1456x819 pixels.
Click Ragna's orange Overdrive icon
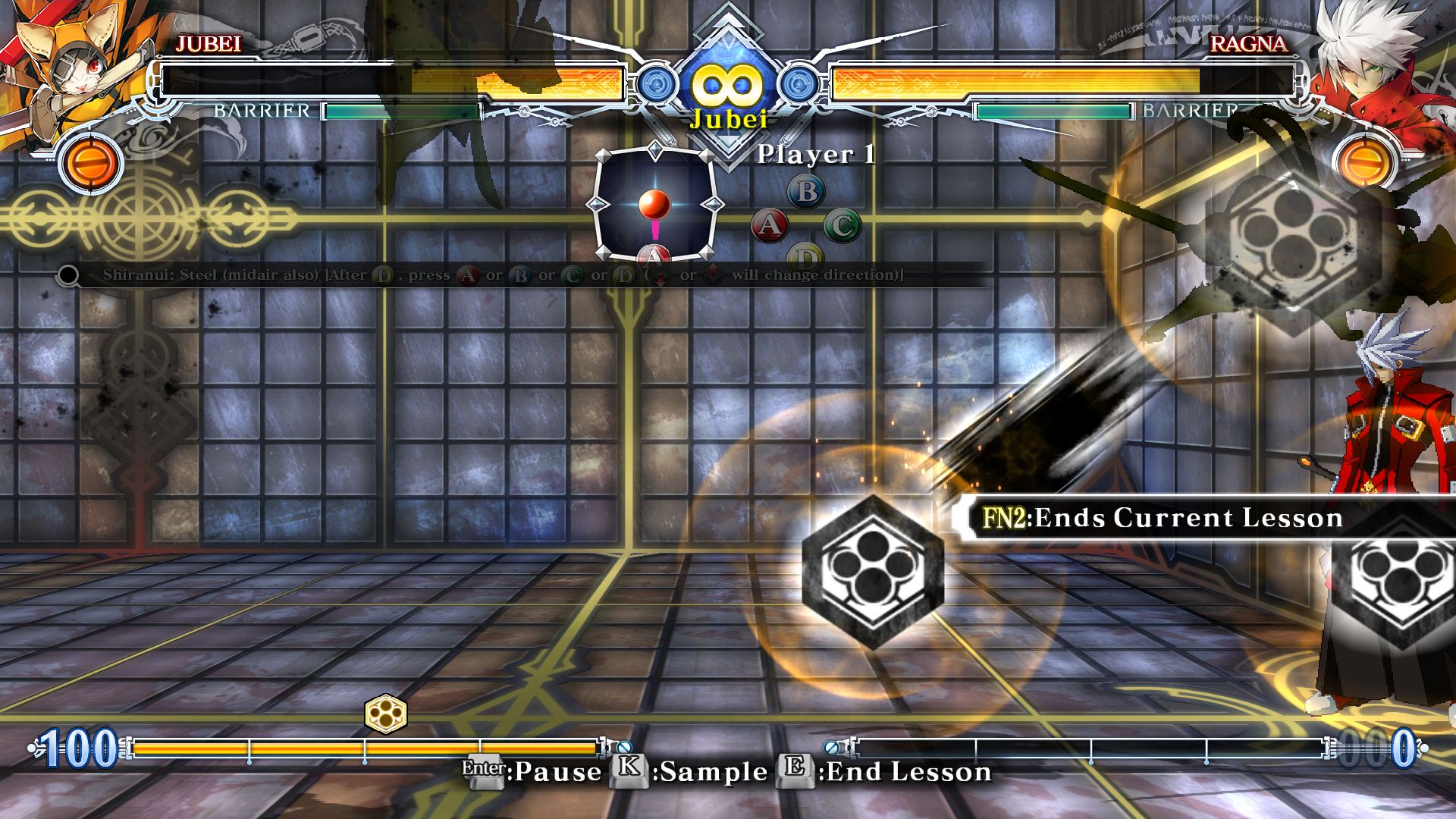pyautogui.click(x=1364, y=163)
